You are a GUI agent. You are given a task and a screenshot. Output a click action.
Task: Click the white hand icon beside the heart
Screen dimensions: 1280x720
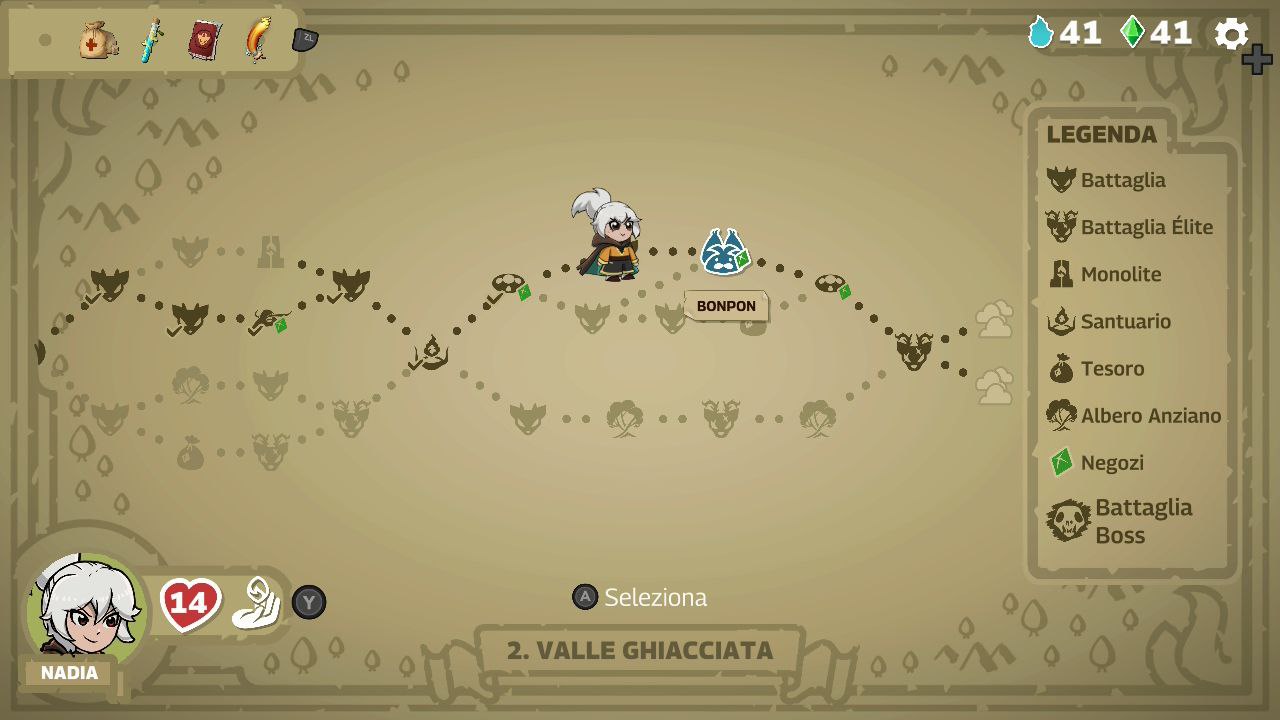click(x=256, y=603)
